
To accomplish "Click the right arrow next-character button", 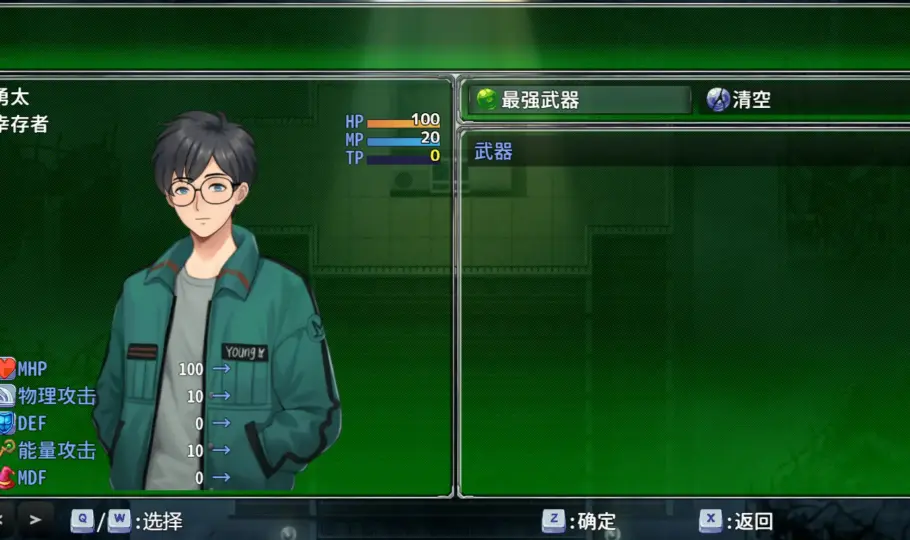I will (x=35, y=520).
